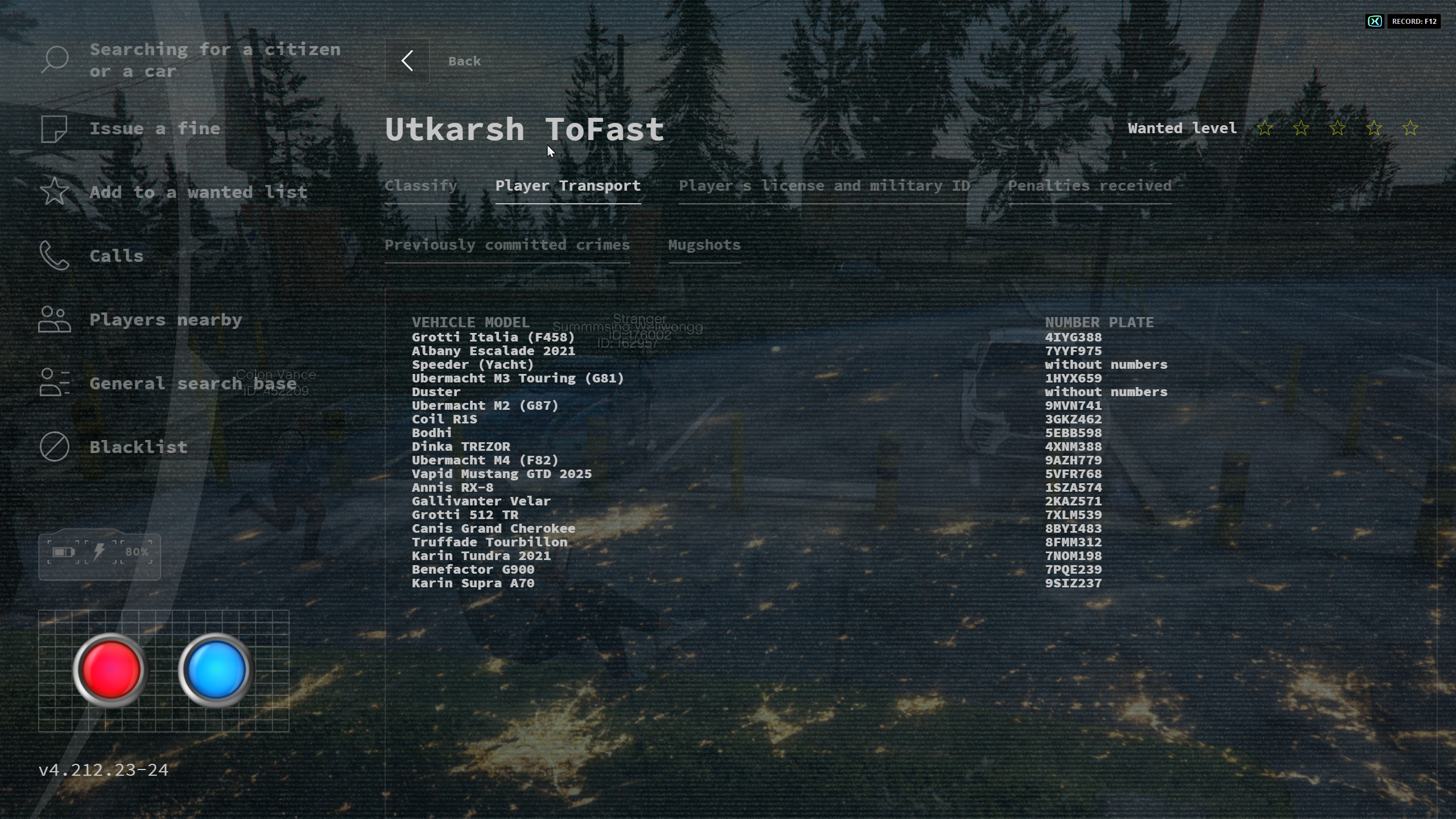1456x819 pixels.
Task: Show Players nearby list
Action: pyautogui.click(x=165, y=320)
